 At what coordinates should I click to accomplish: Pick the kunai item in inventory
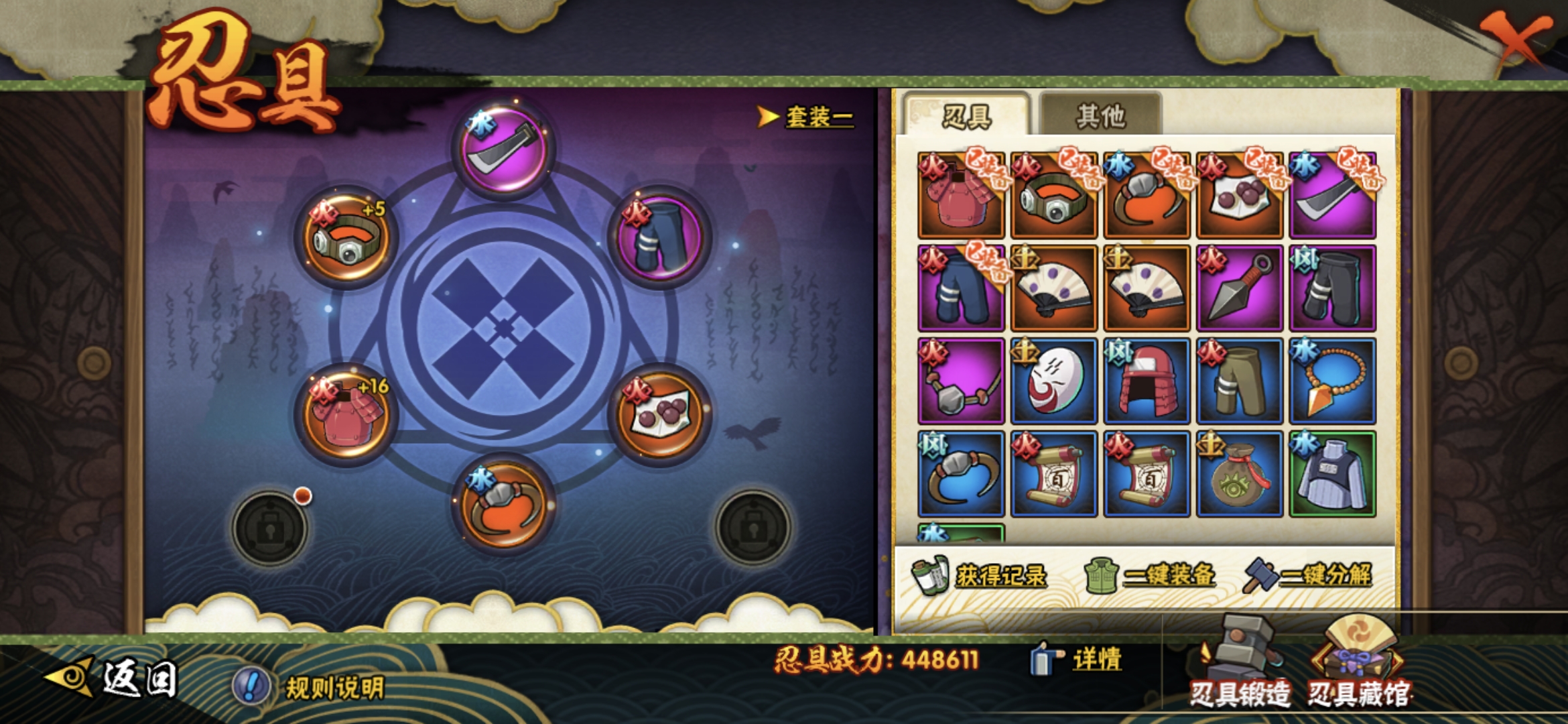click(1240, 288)
